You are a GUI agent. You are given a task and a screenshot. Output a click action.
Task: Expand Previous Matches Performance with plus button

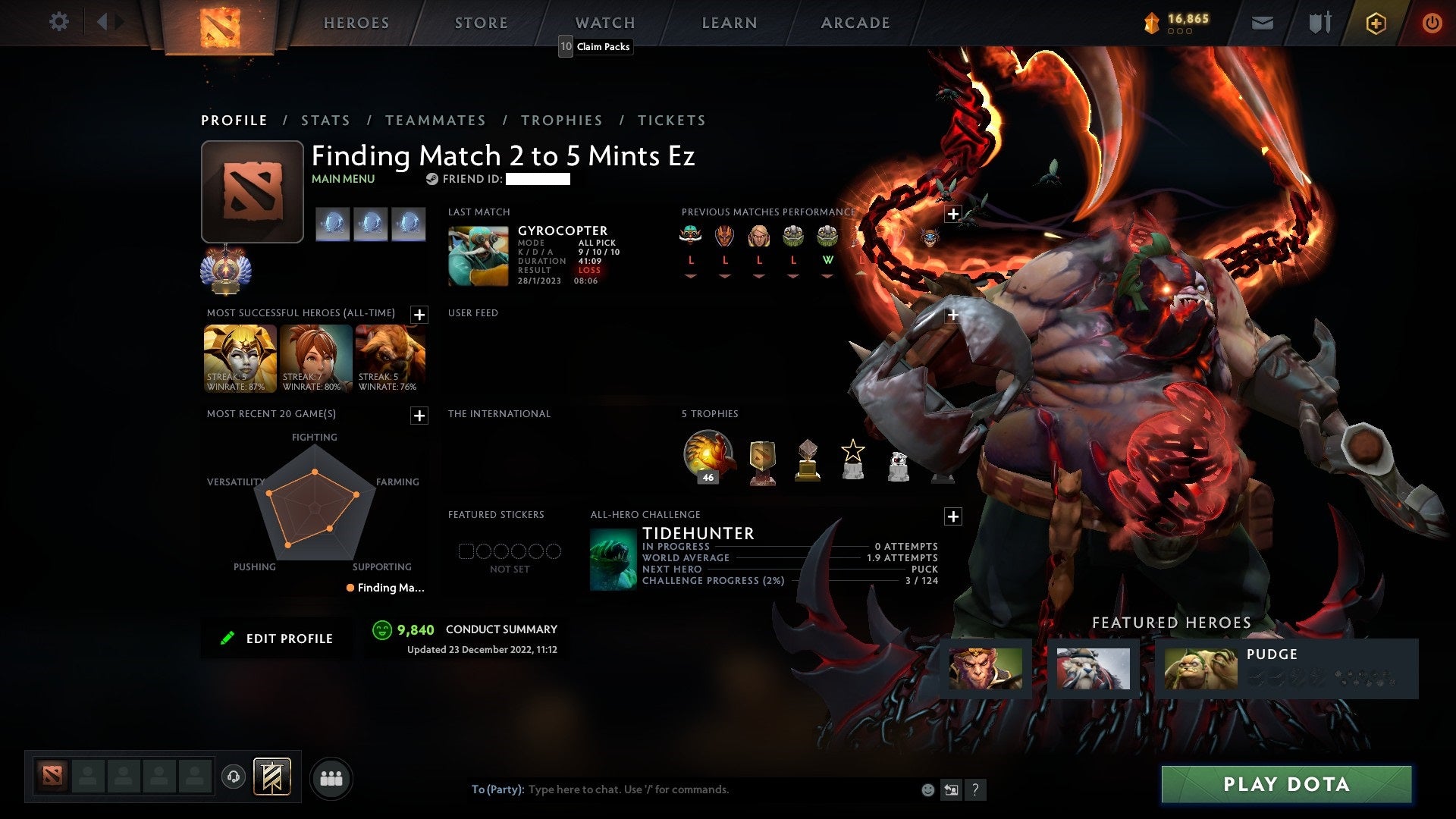(953, 215)
